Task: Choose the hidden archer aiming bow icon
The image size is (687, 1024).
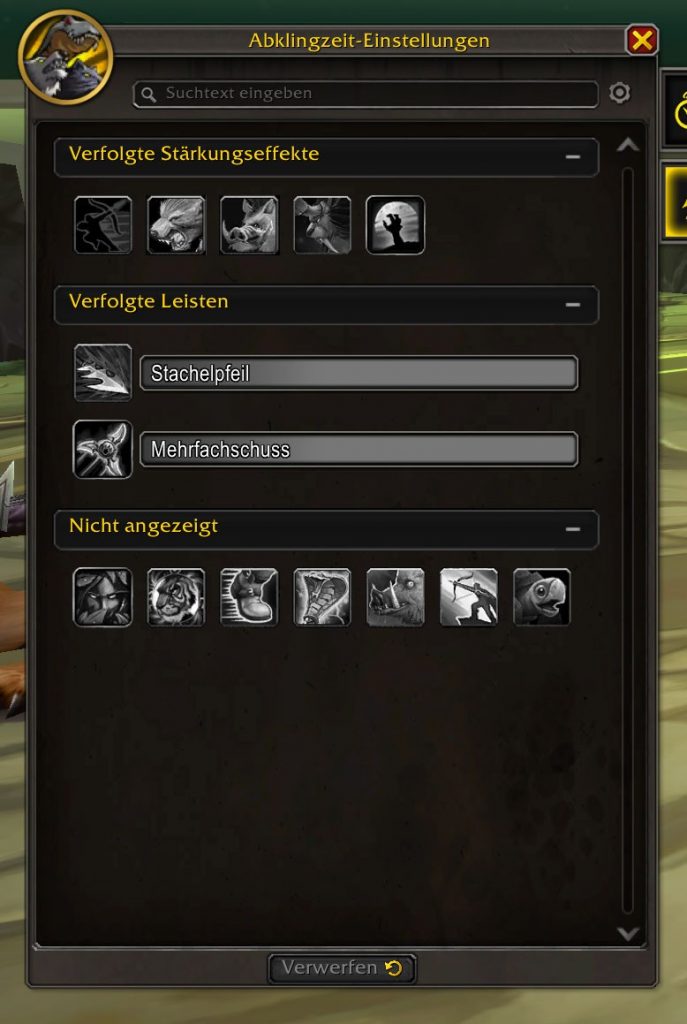Action: [x=469, y=597]
